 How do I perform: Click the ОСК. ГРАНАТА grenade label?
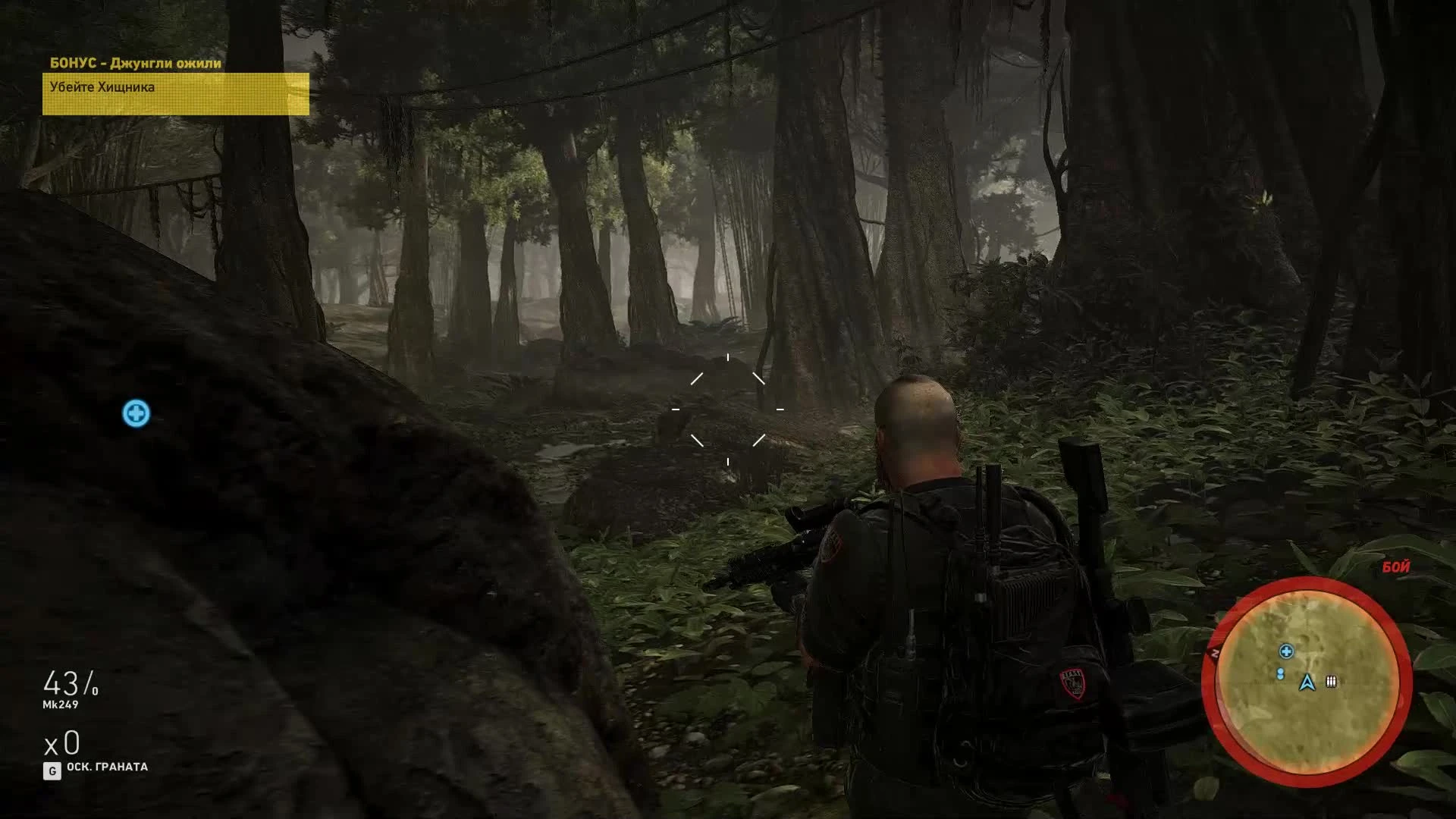pyautogui.click(x=108, y=767)
